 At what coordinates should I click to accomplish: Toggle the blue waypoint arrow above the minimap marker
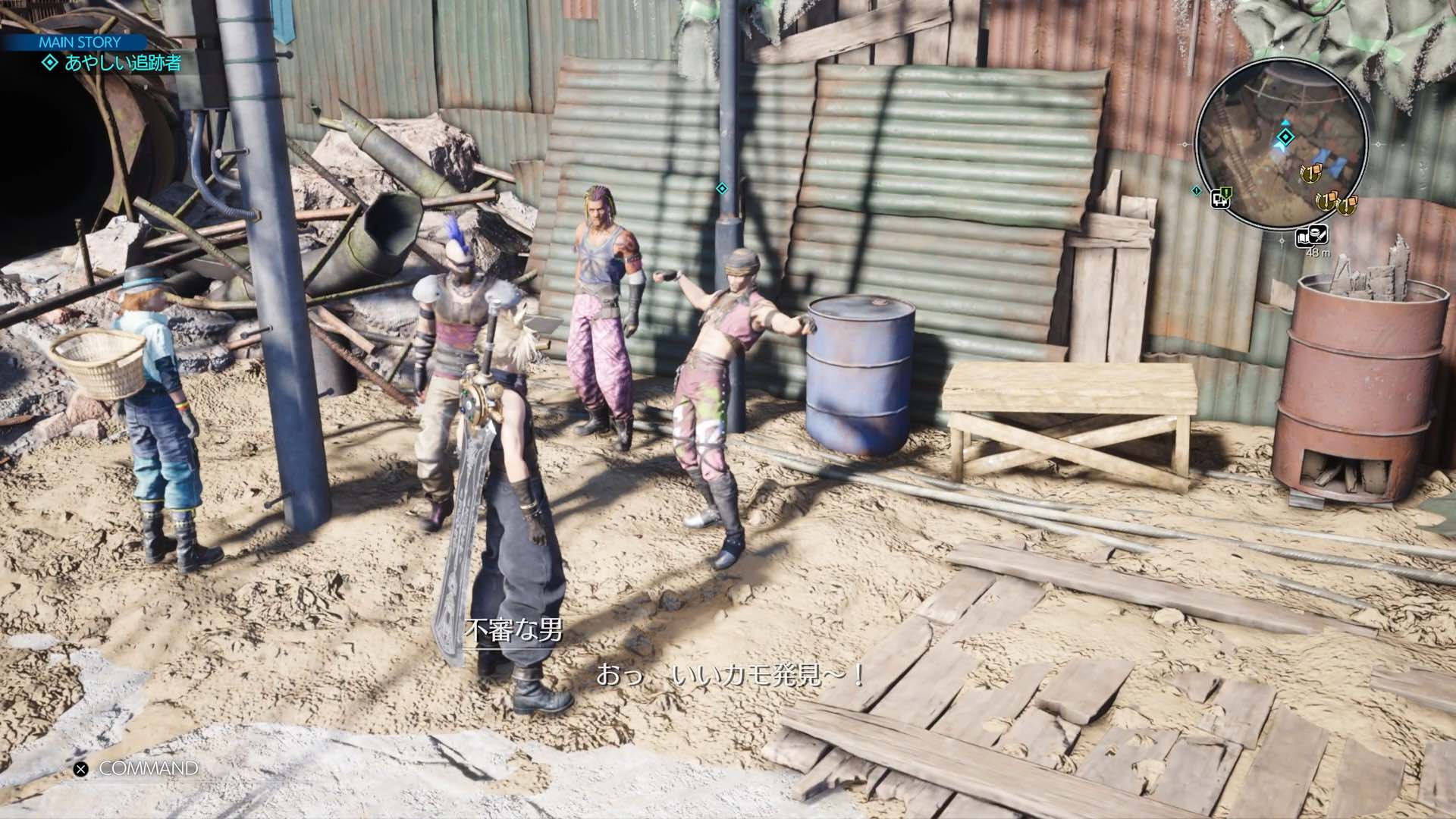point(1285,122)
